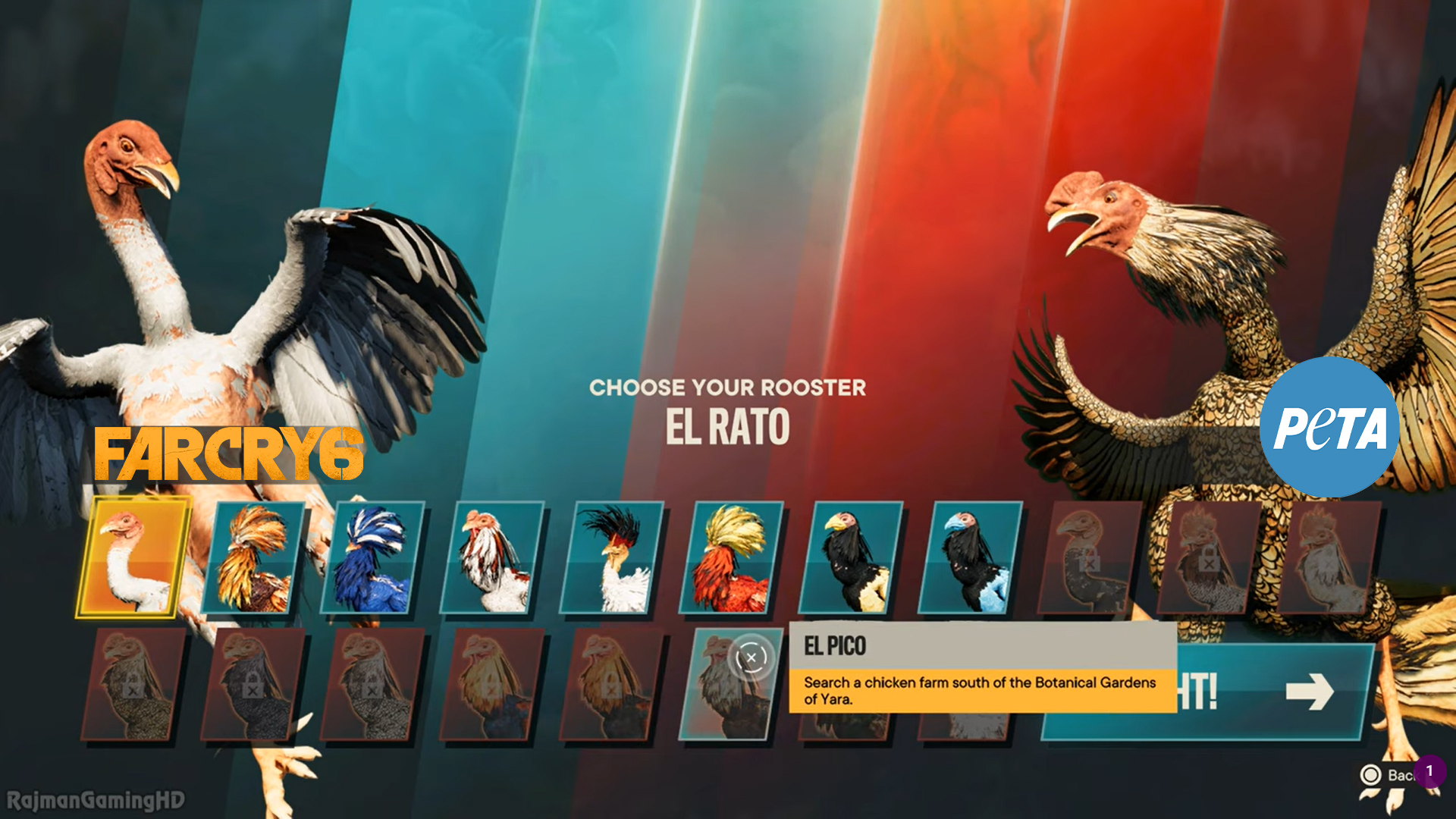Screen dimensions: 1456x819
Task: Select the El Rato rooster card
Action: click(133, 557)
